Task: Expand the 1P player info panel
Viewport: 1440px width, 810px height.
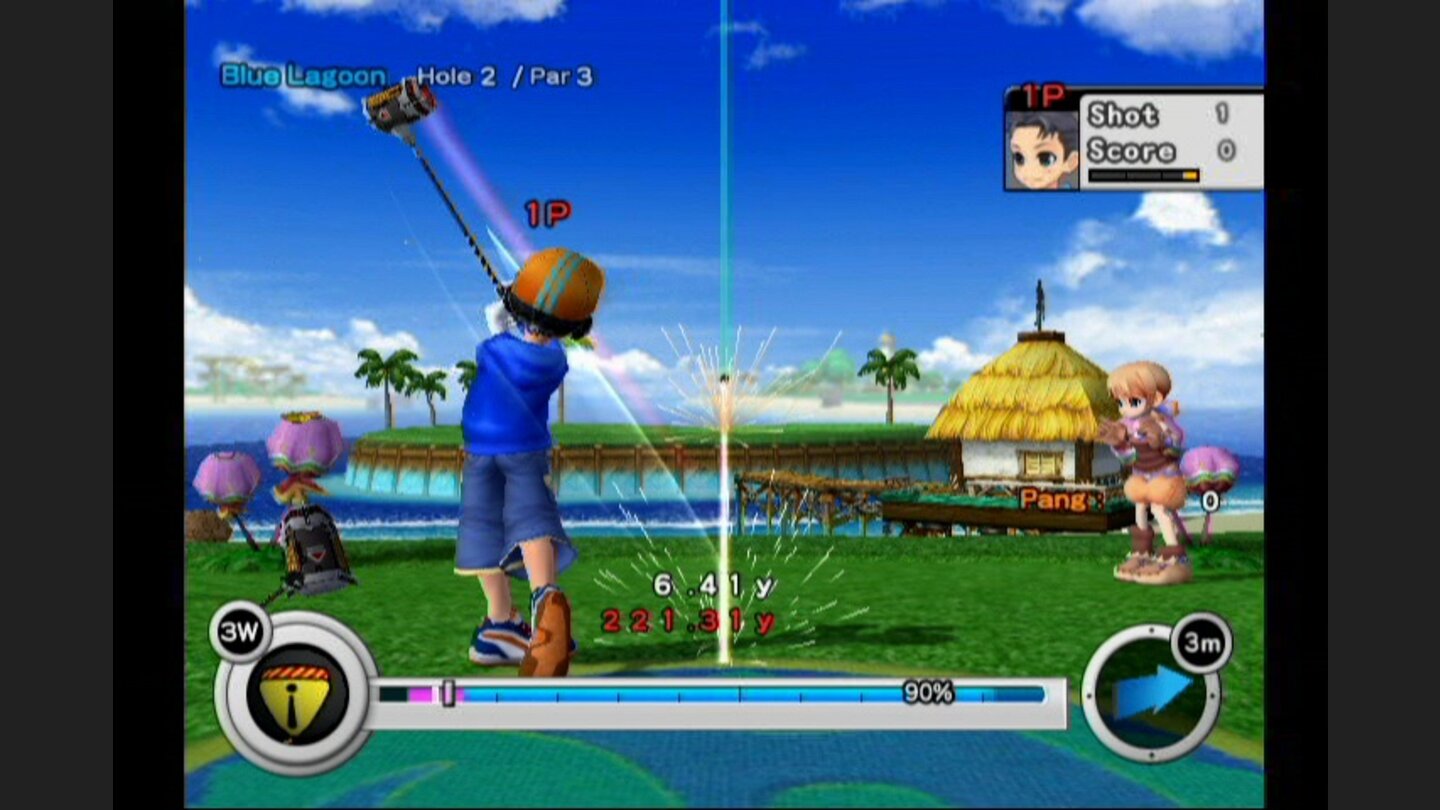Action: 1135,140
